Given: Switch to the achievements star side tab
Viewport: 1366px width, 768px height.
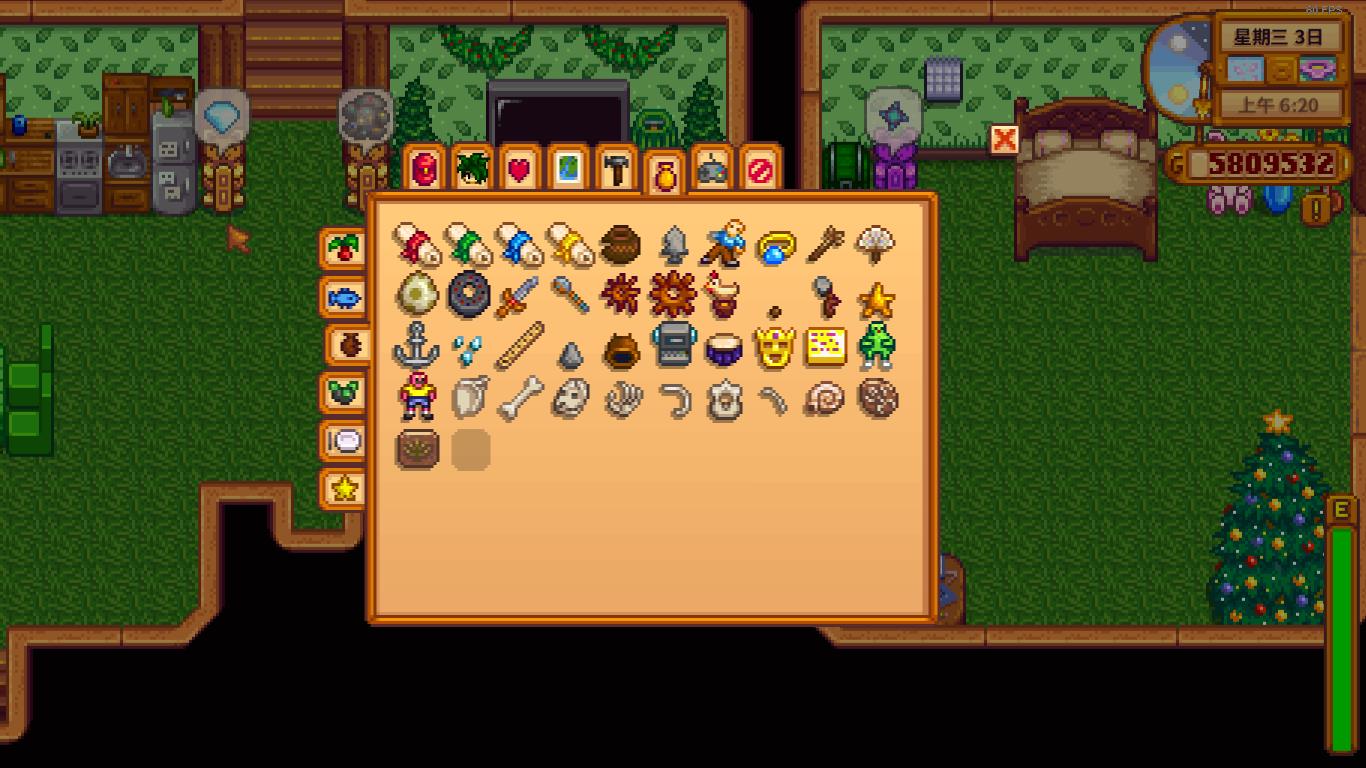Looking at the screenshot, I should 343,489.
